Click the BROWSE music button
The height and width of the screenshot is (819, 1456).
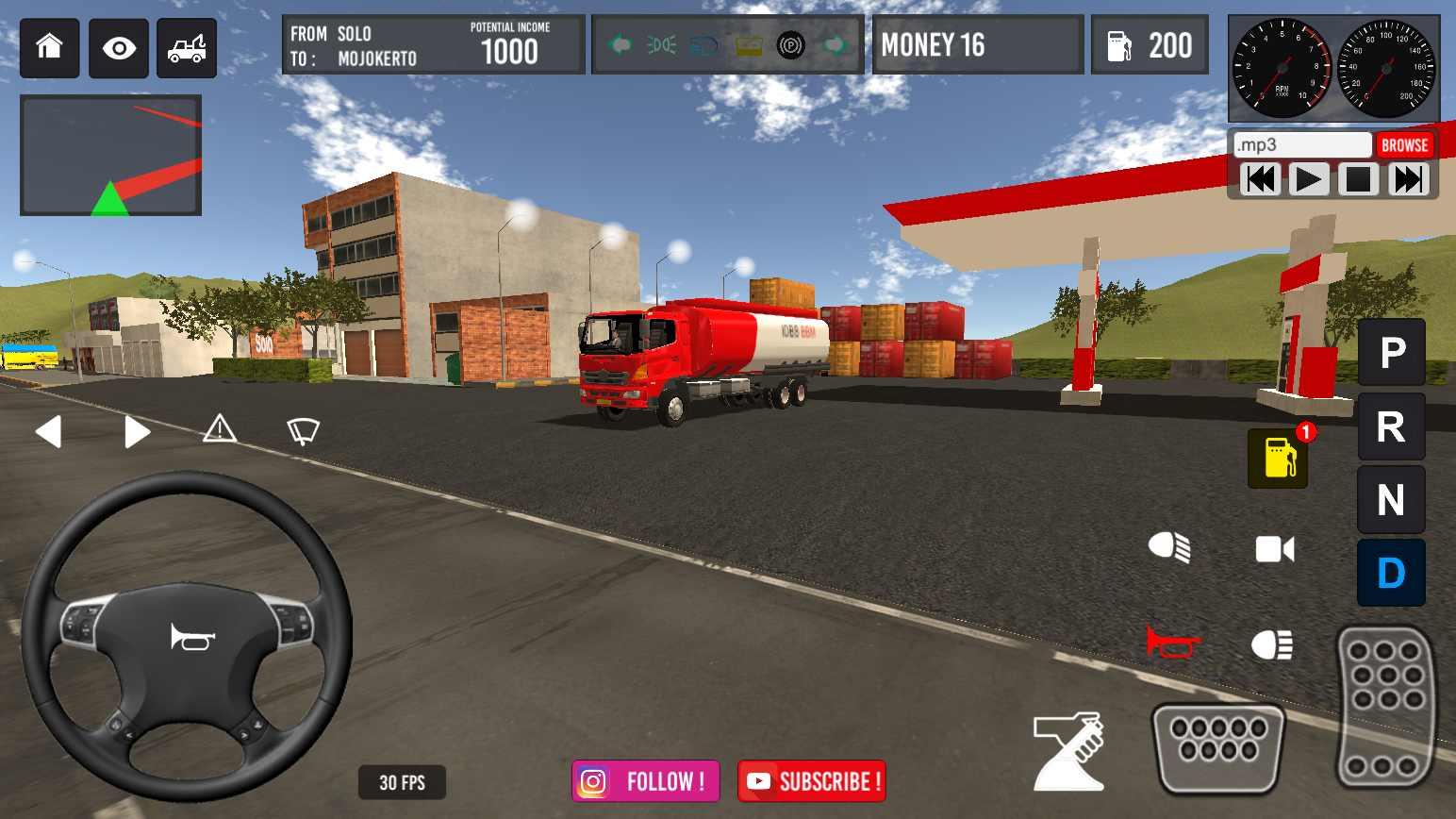1404,145
